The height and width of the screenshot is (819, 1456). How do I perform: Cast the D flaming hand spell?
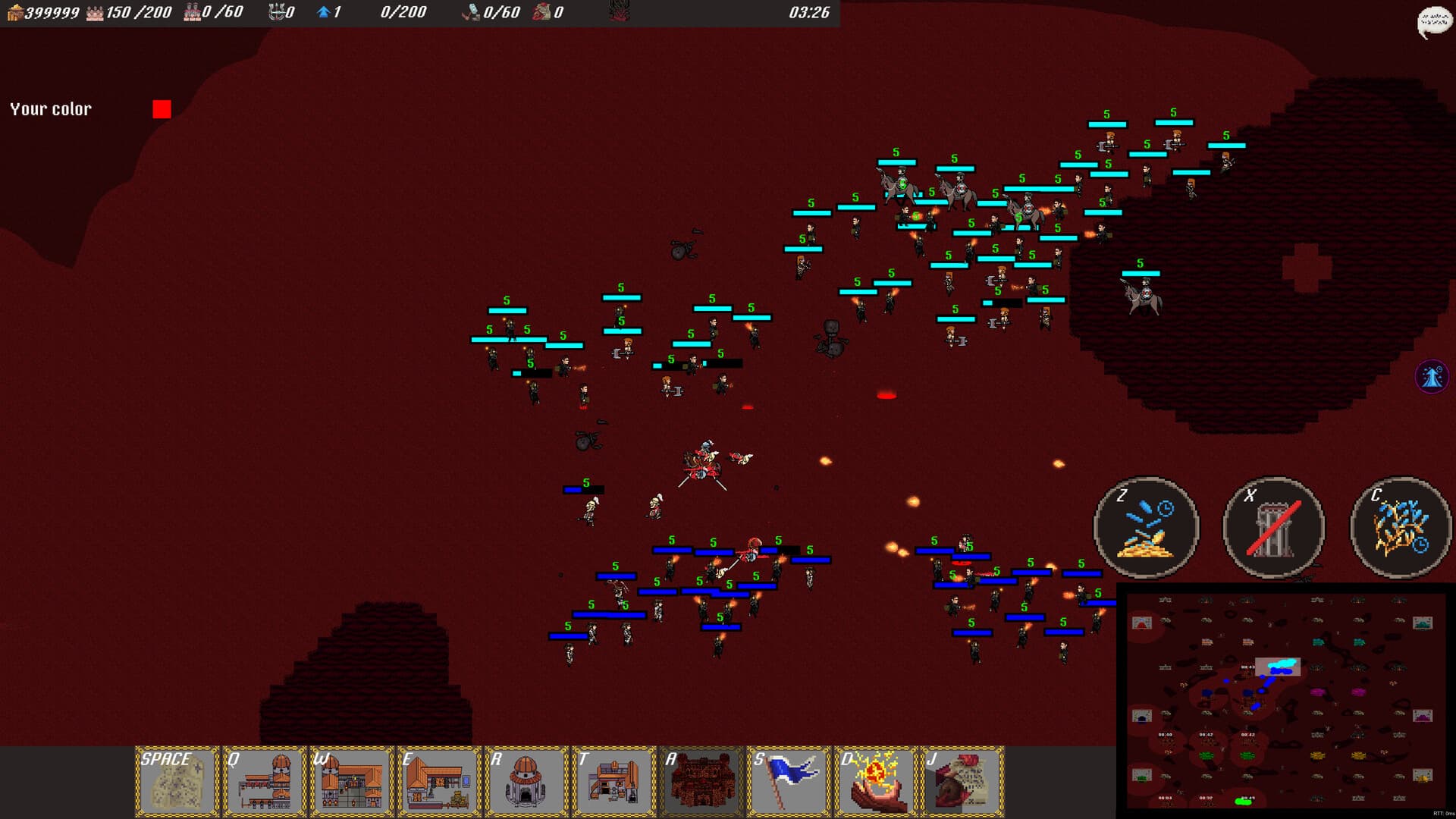point(877,781)
